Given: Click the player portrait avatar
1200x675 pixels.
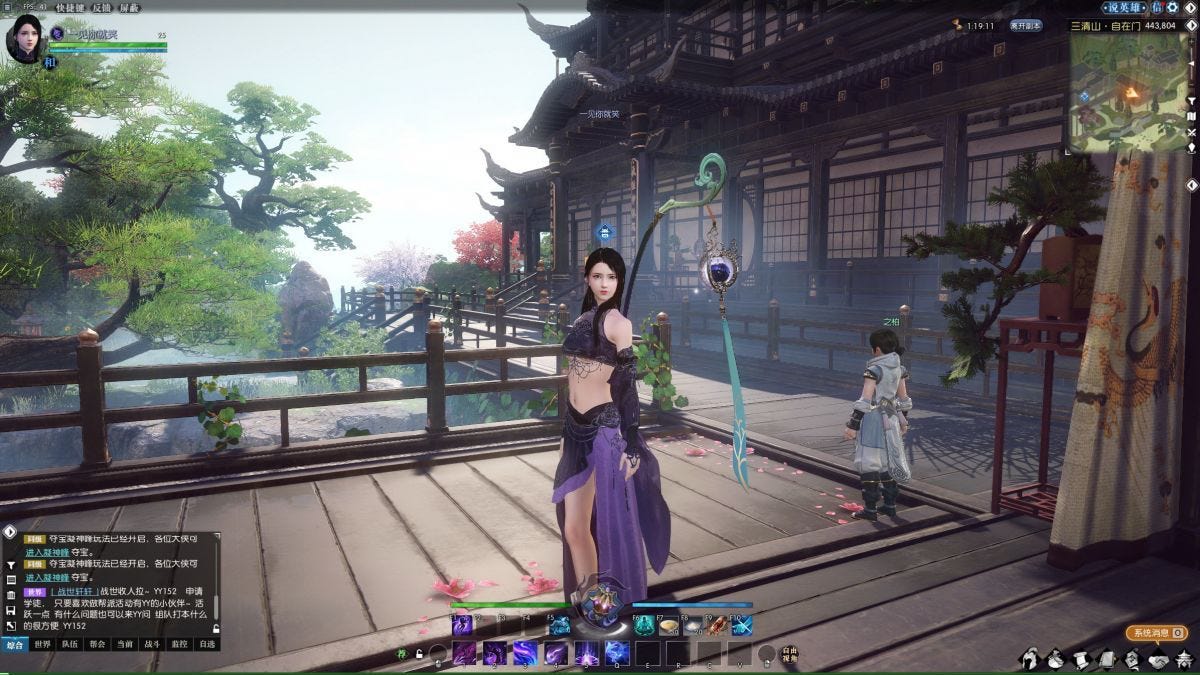Looking at the screenshot, I should pos(24,37).
